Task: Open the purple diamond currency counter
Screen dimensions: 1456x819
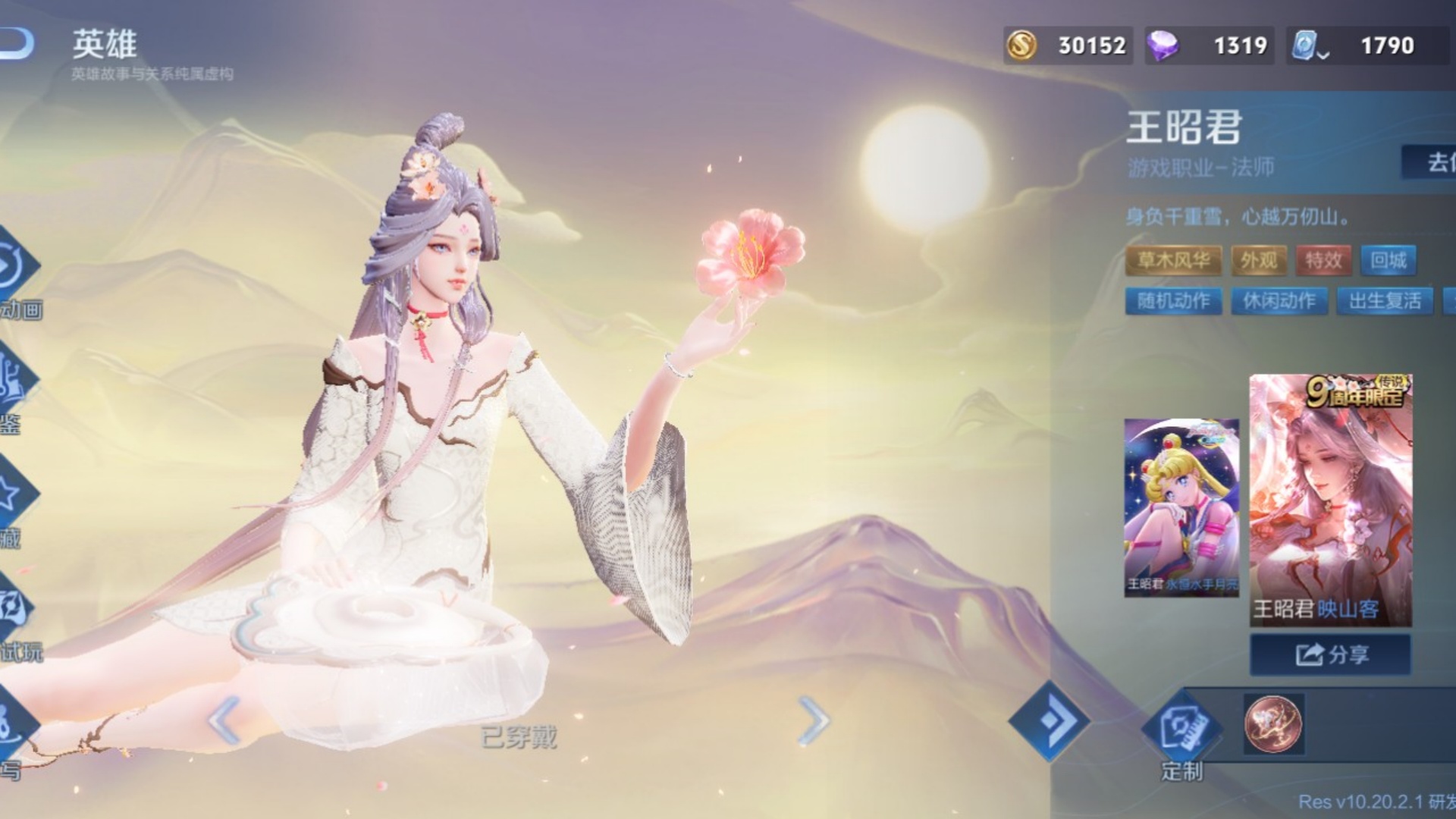Action: 1210,45
